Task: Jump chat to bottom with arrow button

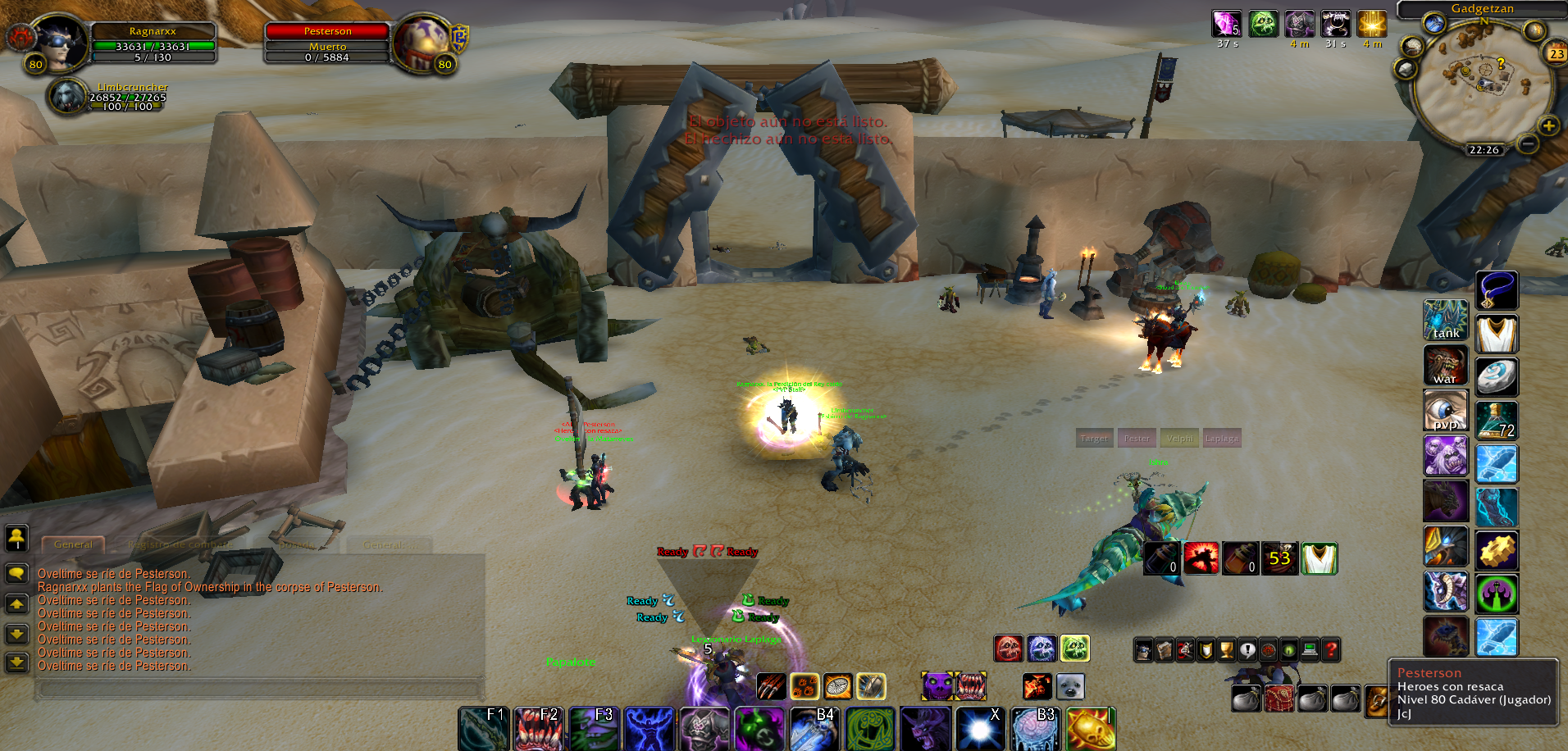Action: coord(16,662)
